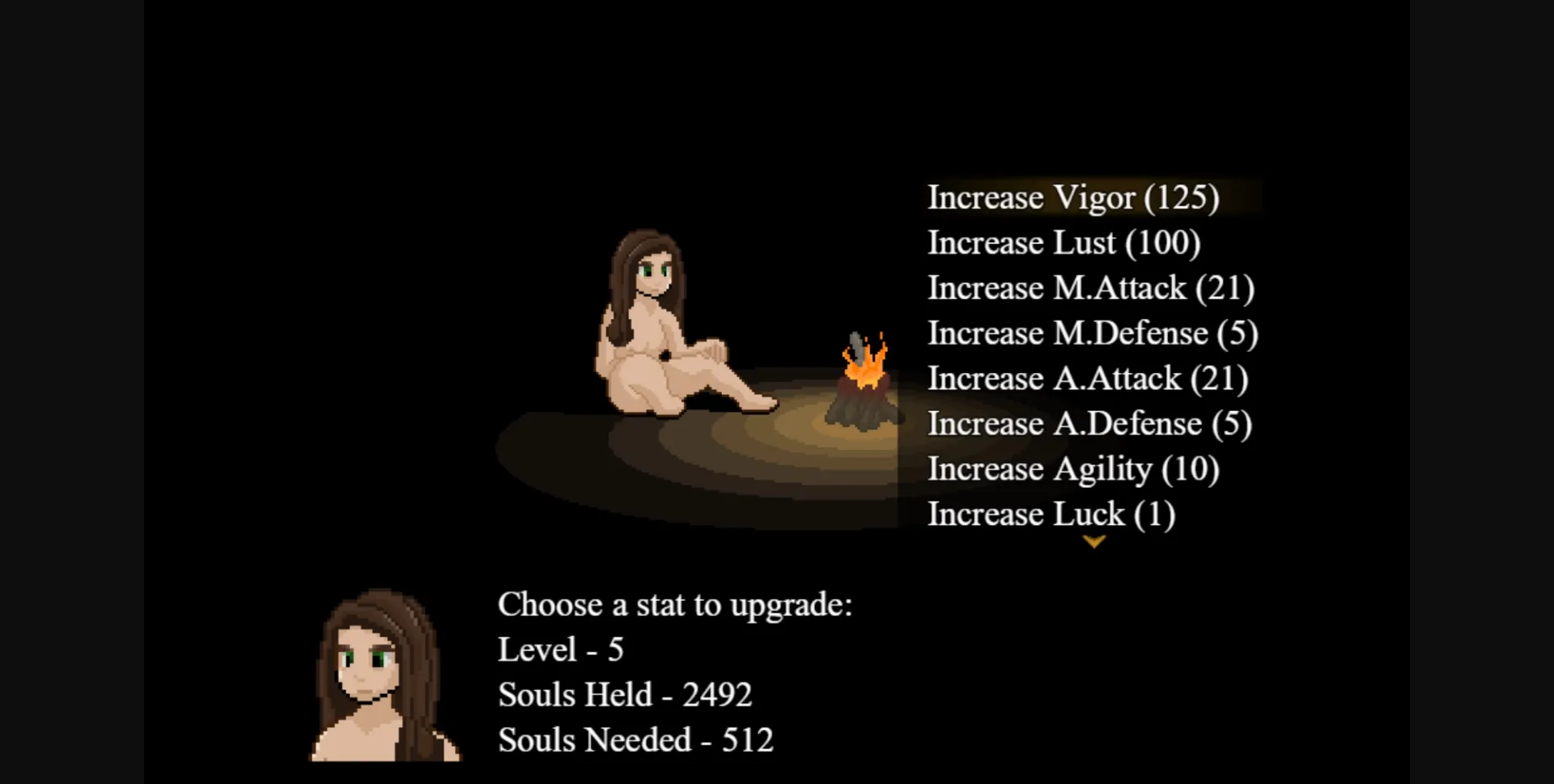Click the Souls Needed - 512 counter
This screenshot has width=1554, height=784.
coord(636,739)
